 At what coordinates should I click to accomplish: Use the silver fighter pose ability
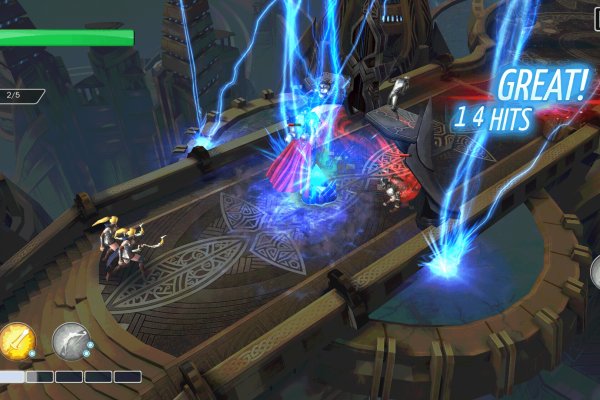70,340
